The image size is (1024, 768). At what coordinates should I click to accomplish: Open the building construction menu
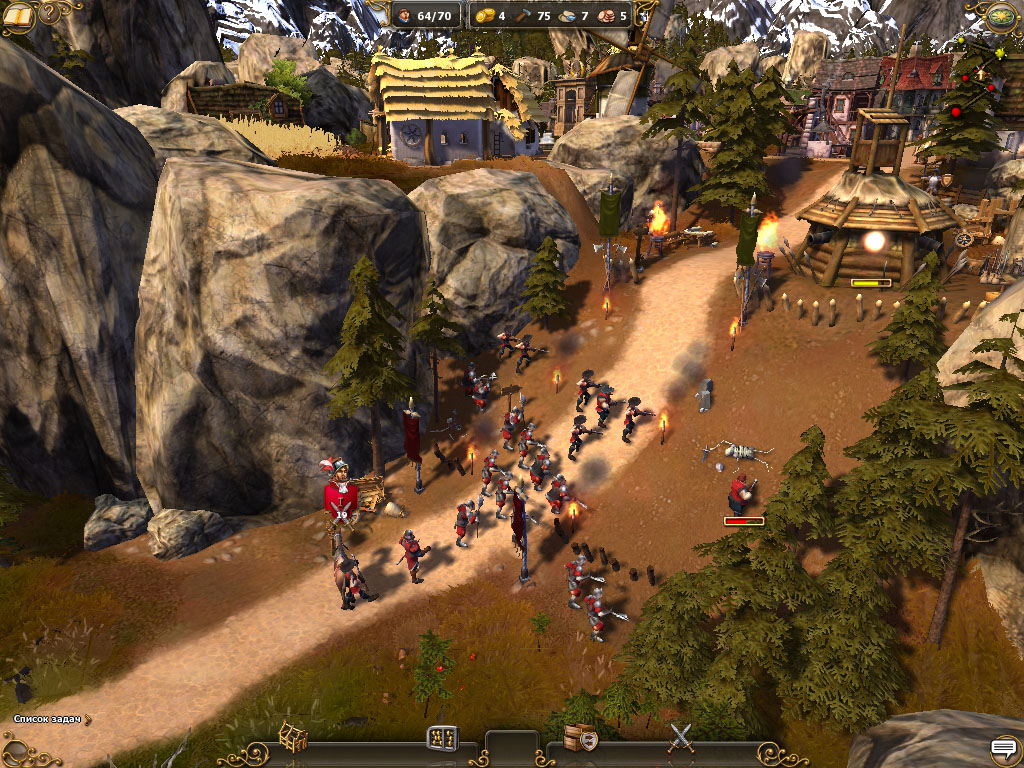(x=292, y=737)
